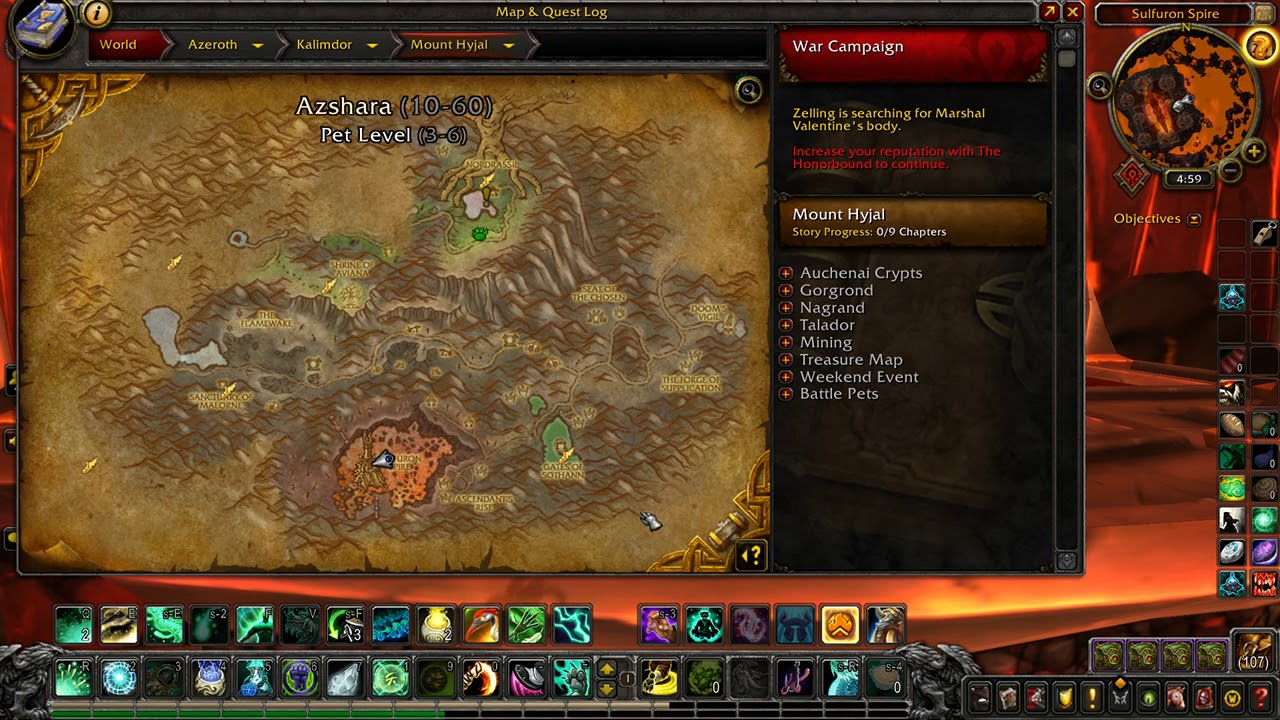Open the Azeroth map dropdown
The height and width of the screenshot is (720, 1280).
[x=257, y=45]
